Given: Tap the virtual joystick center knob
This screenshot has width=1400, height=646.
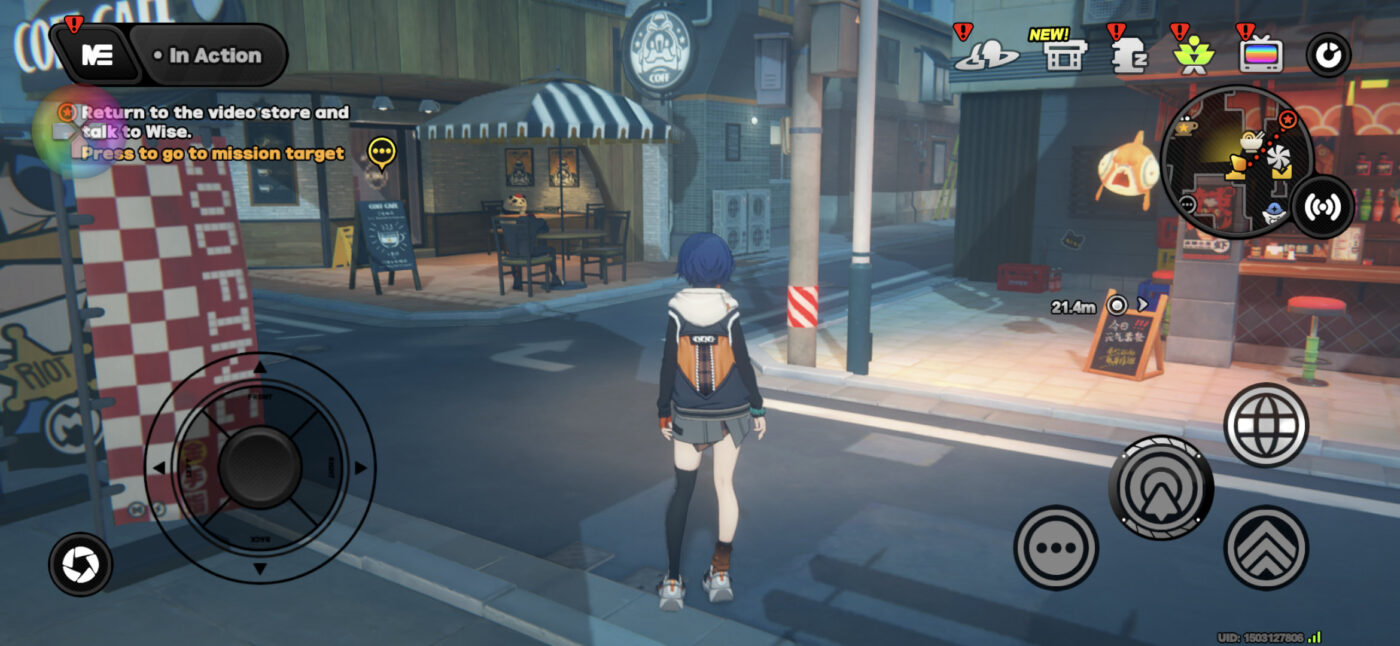Looking at the screenshot, I should (260, 467).
